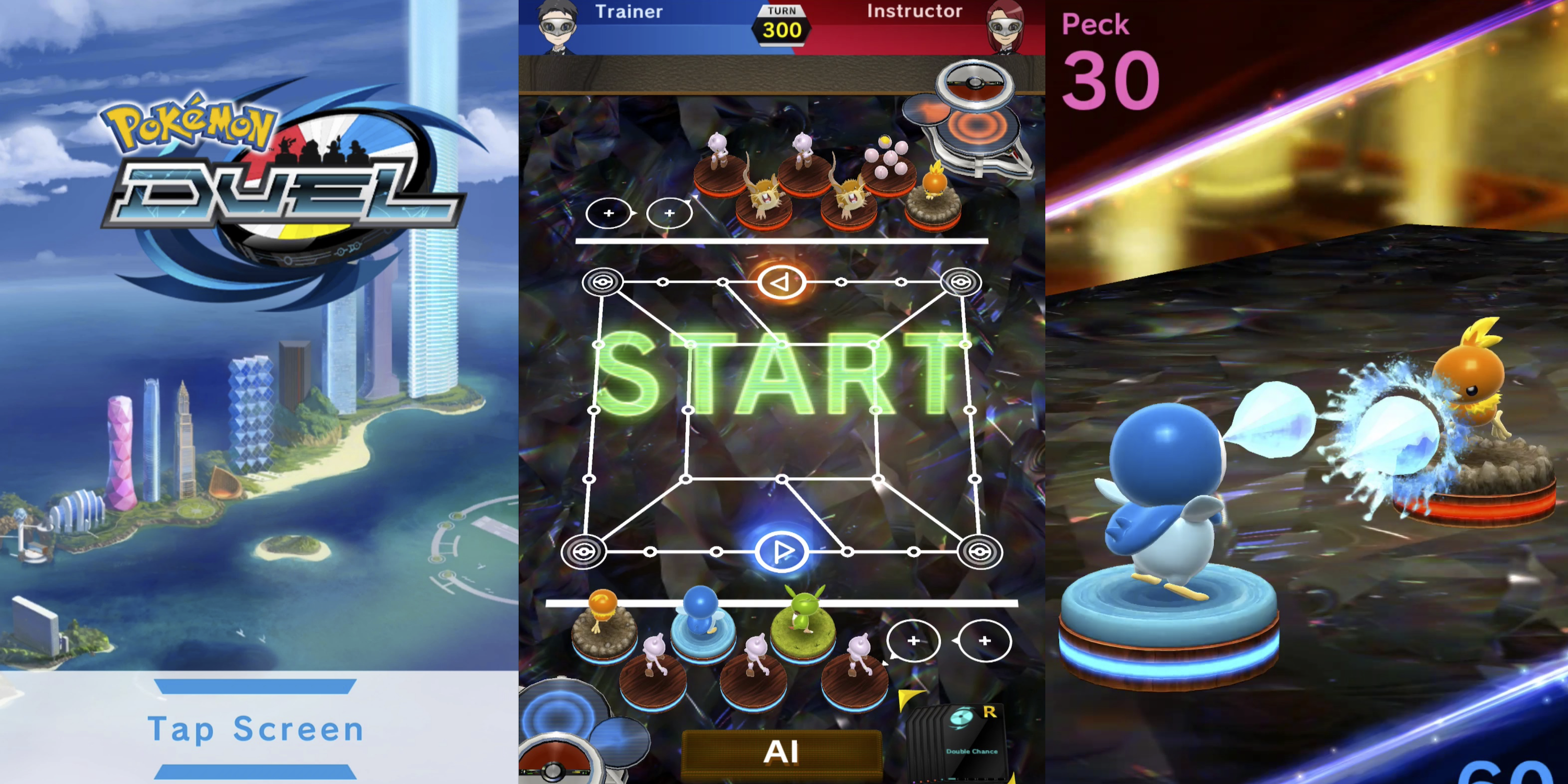Screen dimensions: 1568x784
Task: Open the blue goal point marker
Action: pyautogui.click(x=782, y=551)
